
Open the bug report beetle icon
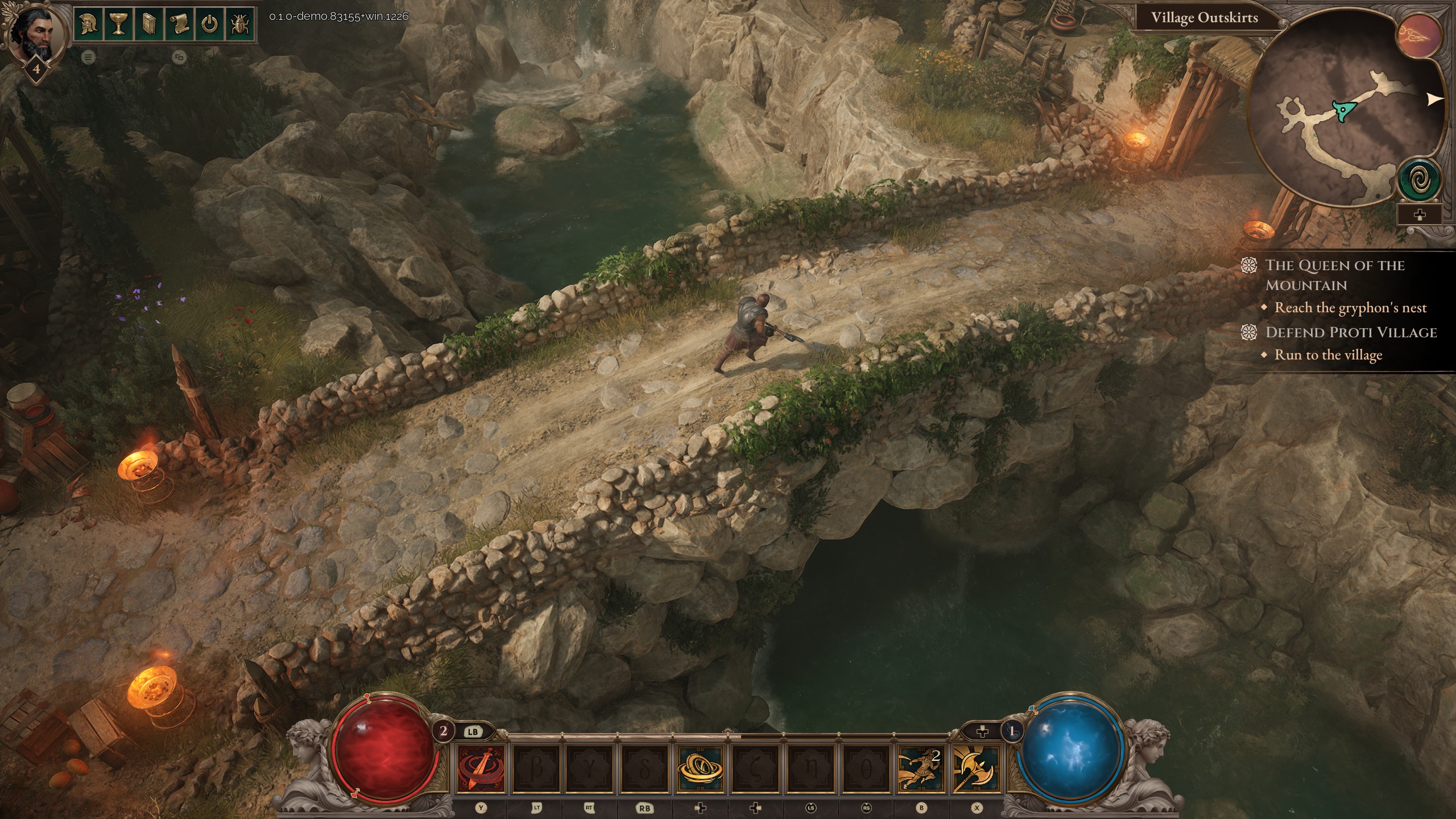(240, 25)
